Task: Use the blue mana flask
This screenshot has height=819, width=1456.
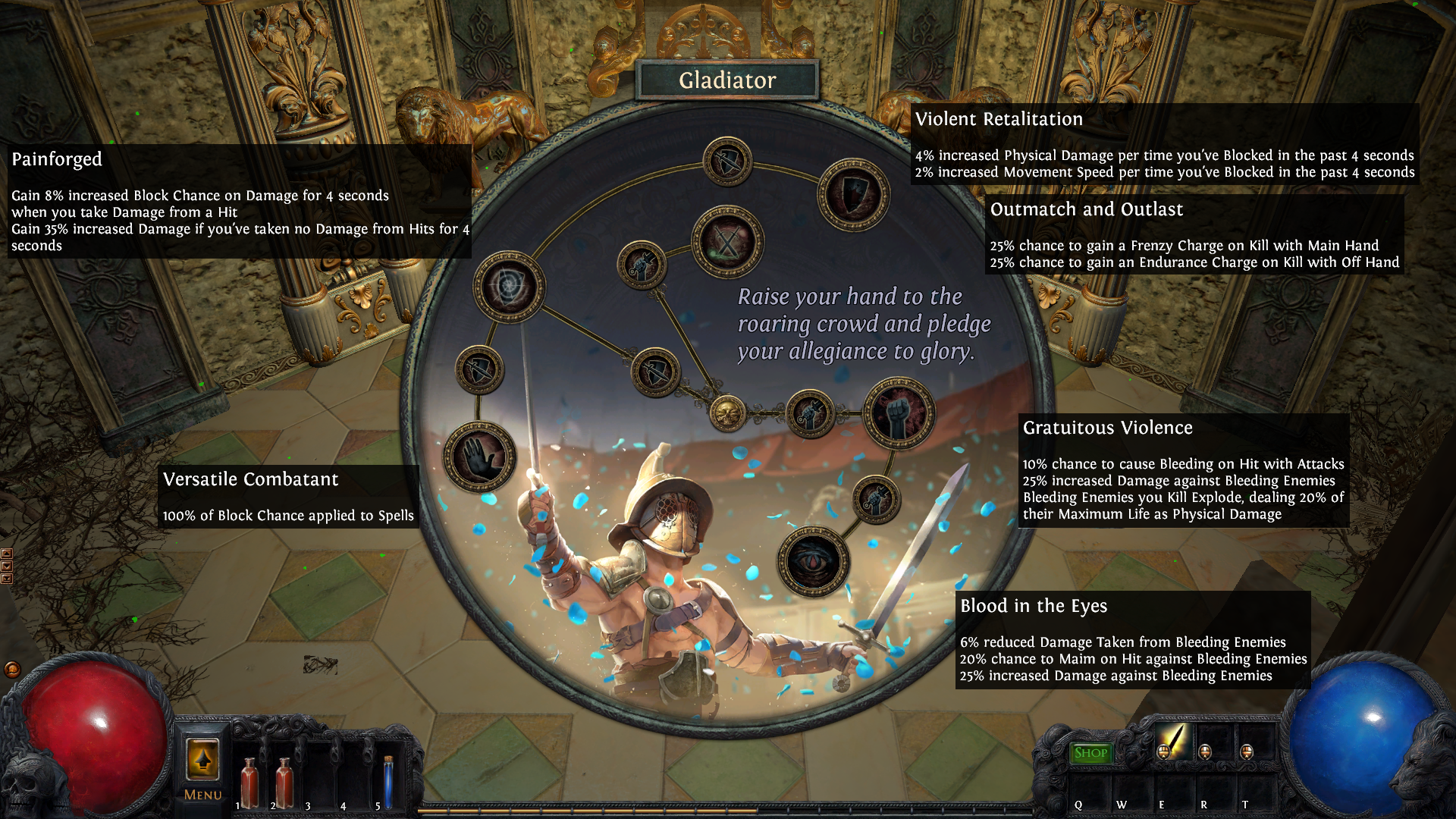Action: [388, 783]
